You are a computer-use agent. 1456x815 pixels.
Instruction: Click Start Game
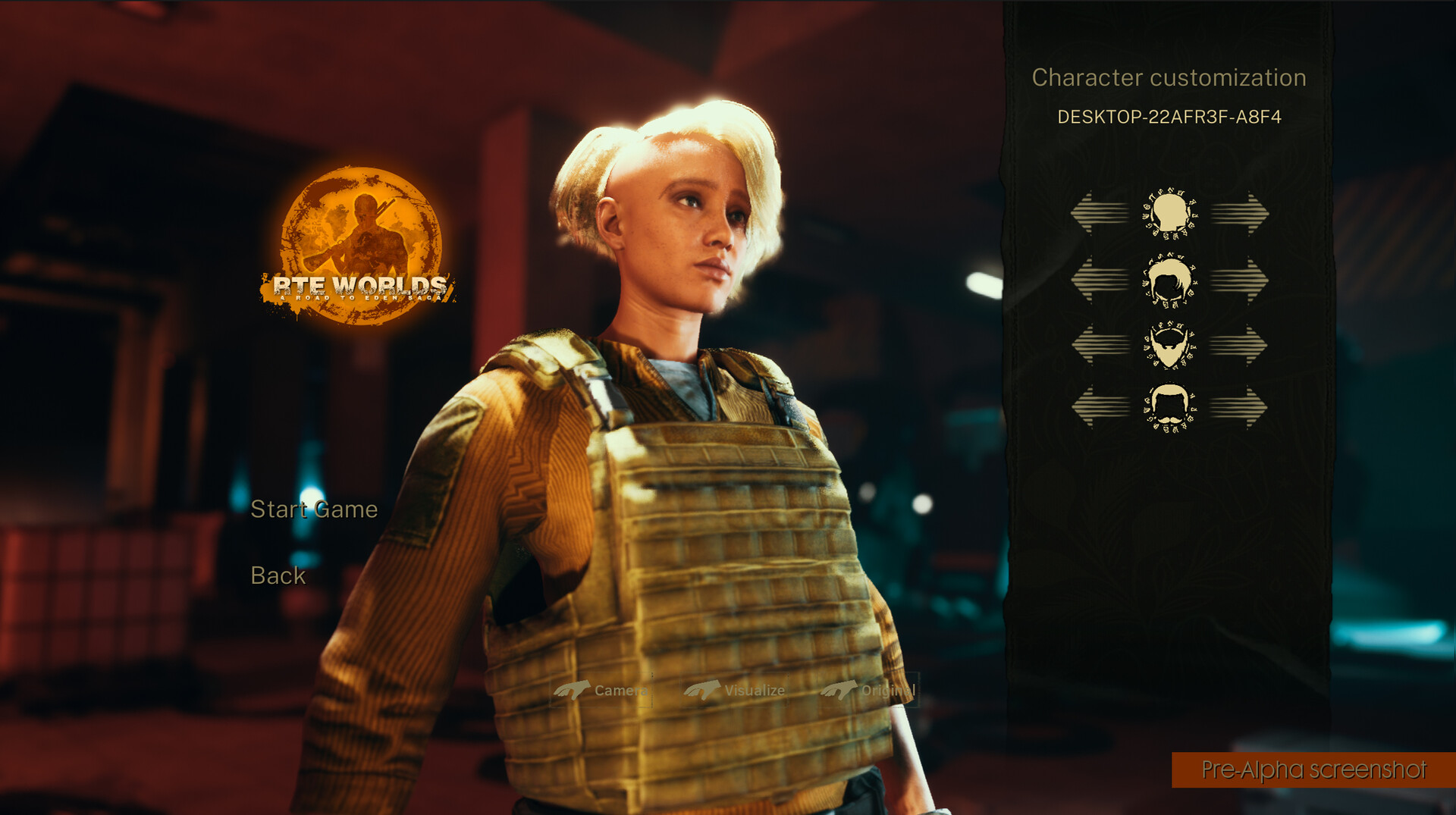tap(316, 509)
